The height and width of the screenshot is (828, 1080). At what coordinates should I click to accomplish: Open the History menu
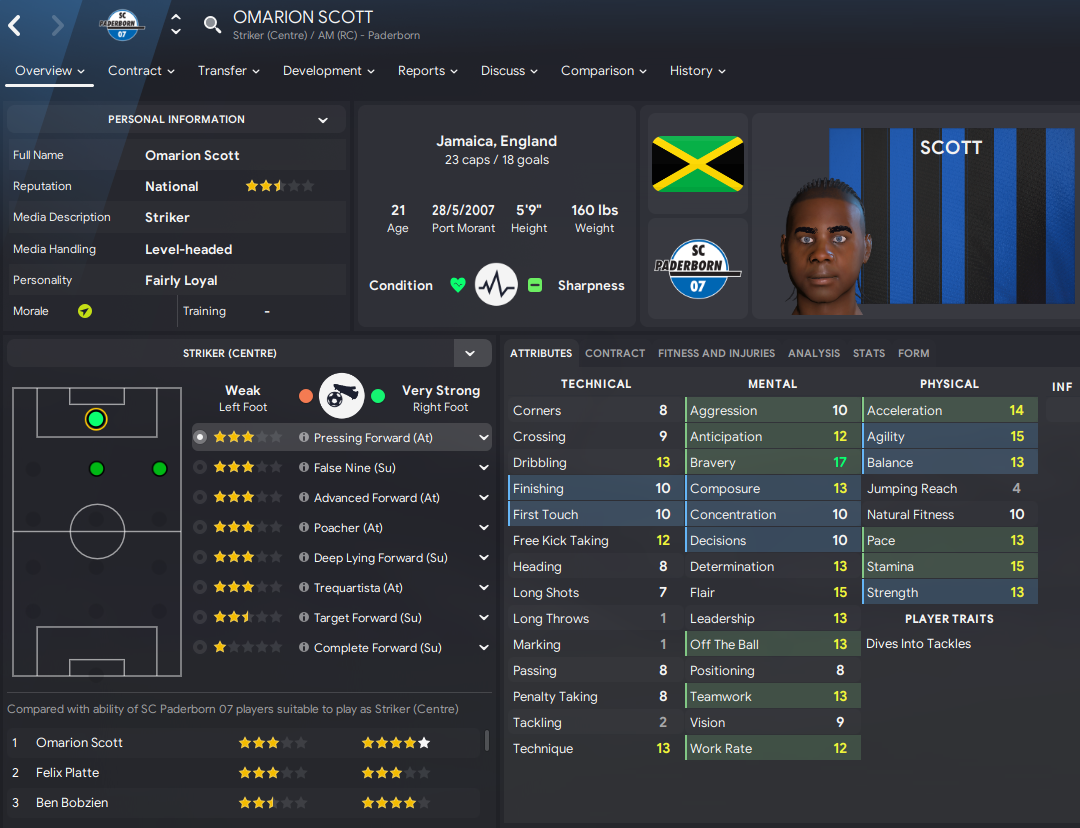pos(697,71)
